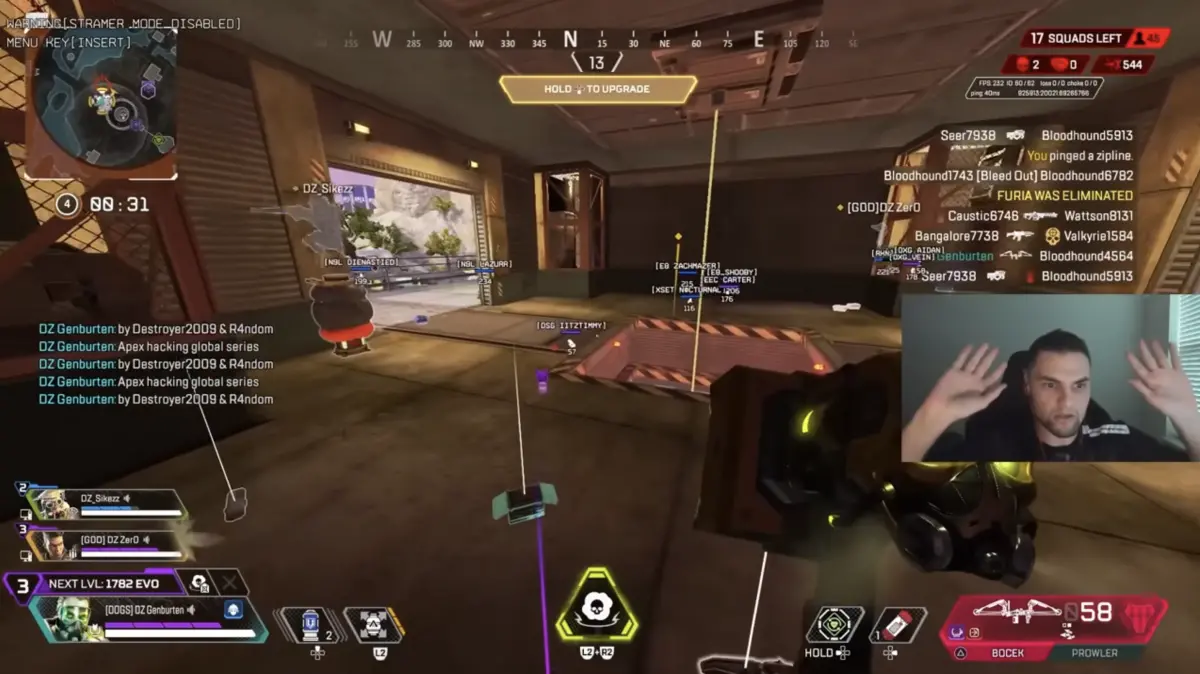Click the streamer webcam overlay
The image size is (1200, 674).
[1049, 377]
